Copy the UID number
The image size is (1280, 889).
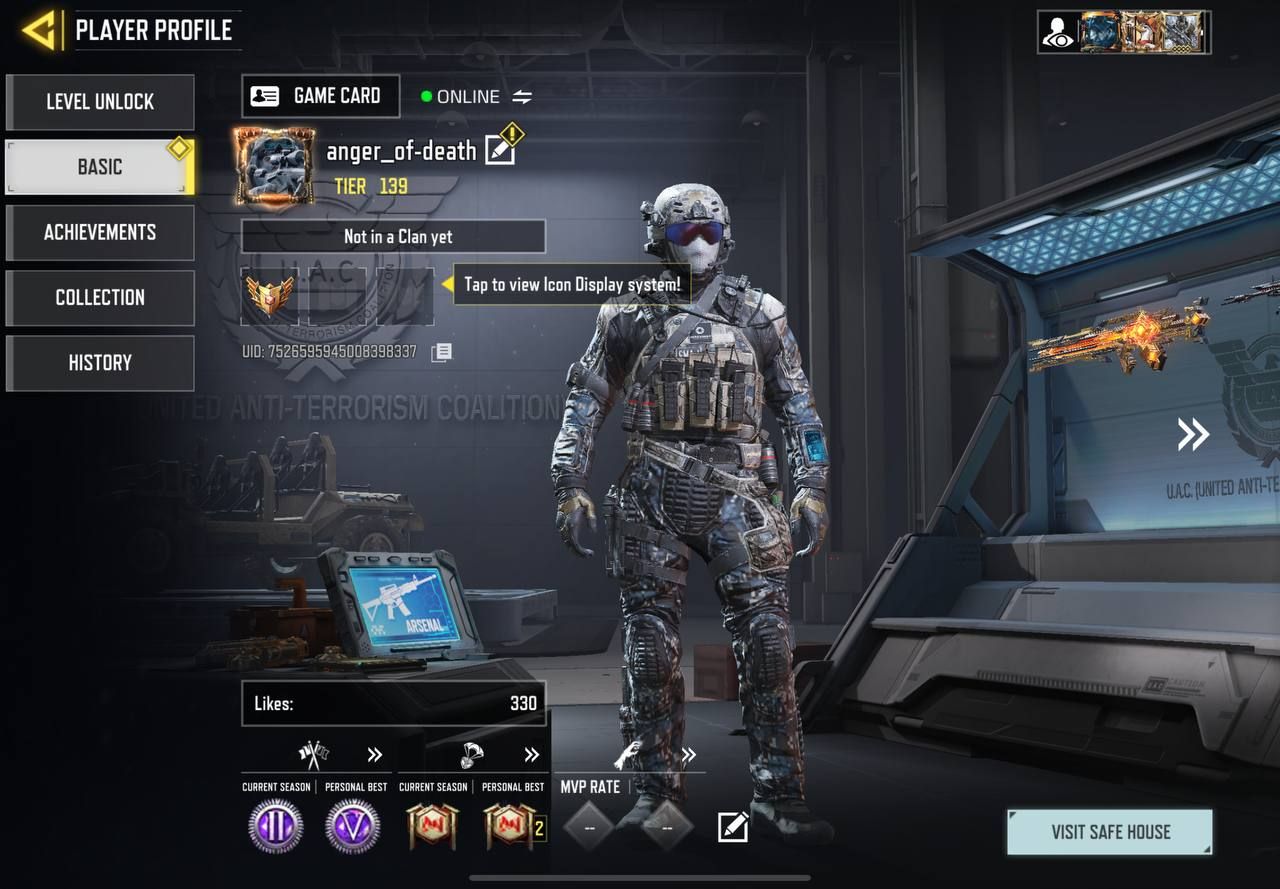pyautogui.click(x=441, y=352)
